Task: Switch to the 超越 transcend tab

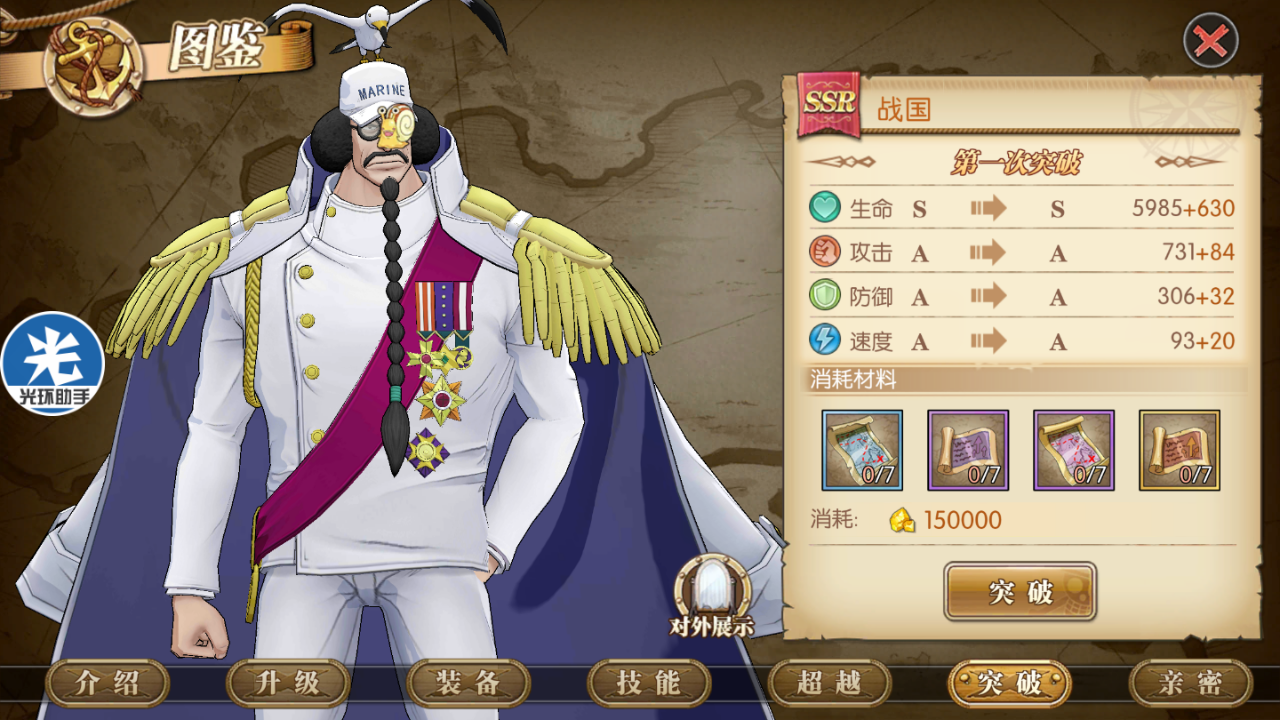Action: pyautogui.click(x=829, y=684)
